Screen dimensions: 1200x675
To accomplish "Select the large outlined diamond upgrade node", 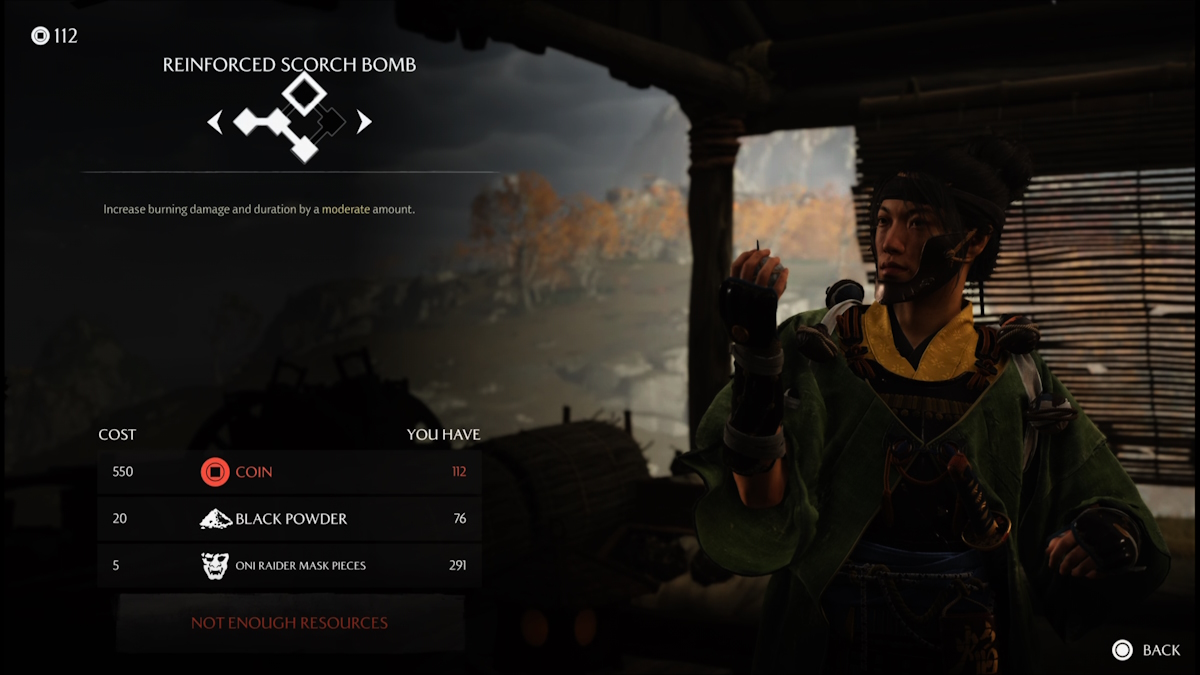I will 303,93.
